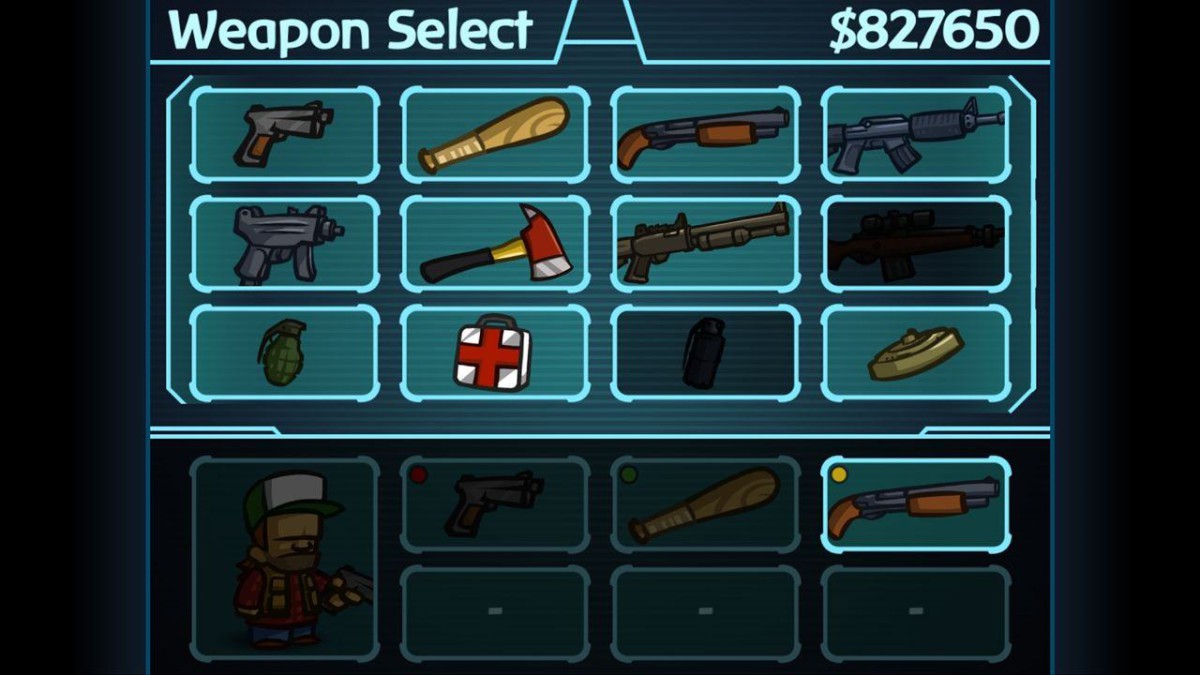Select the red fire axe

[x=494, y=243]
